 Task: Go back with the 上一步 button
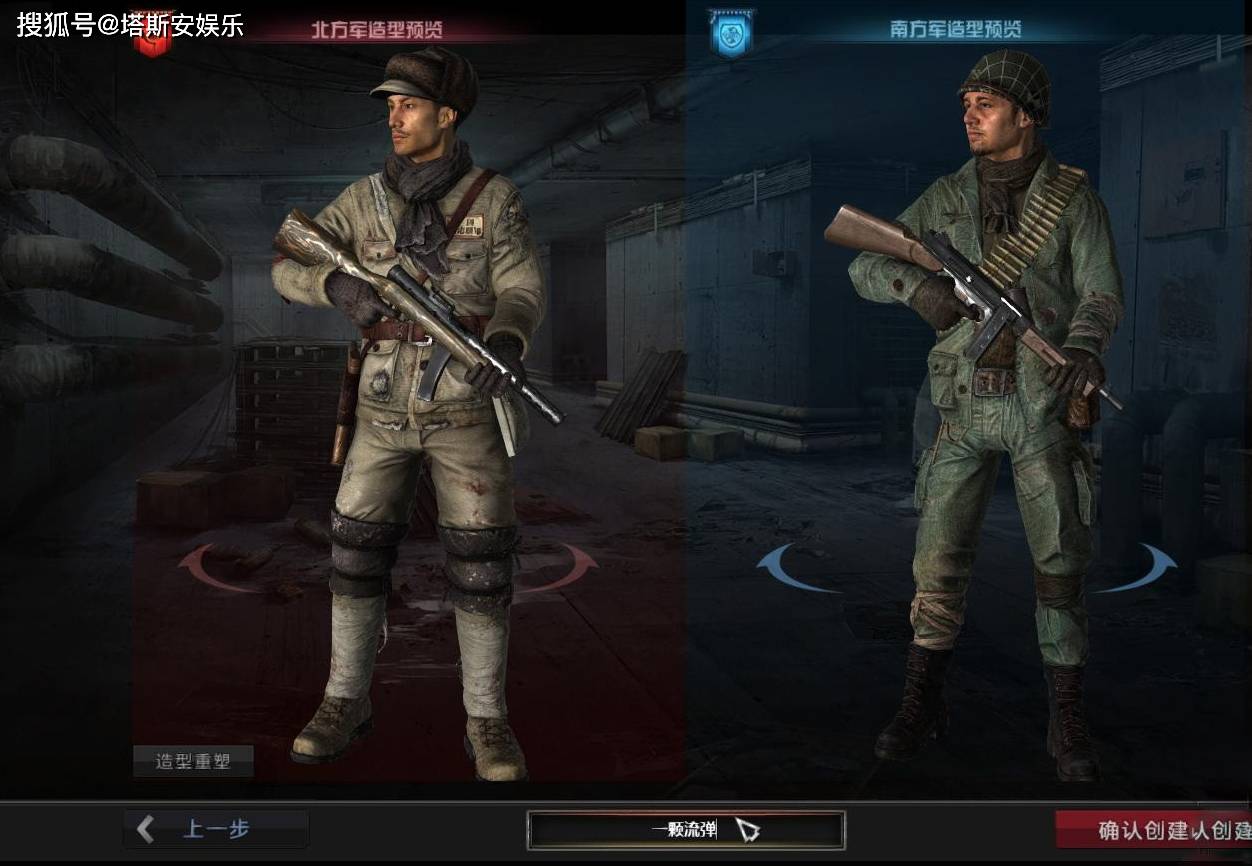(215, 829)
